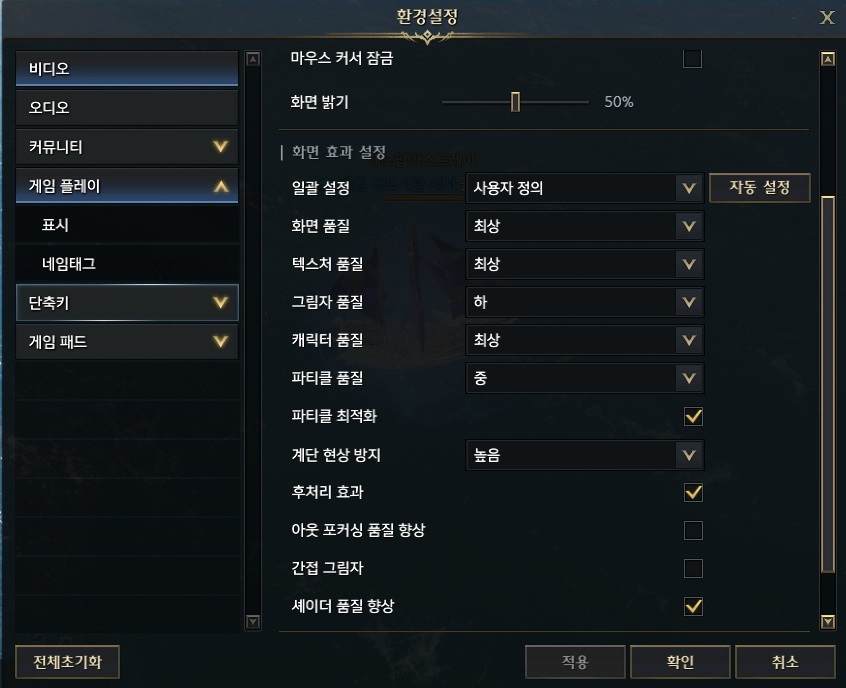This screenshot has height=688, width=846.
Task: Open the 계단 현상 방지 dropdown
Action: coord(584,456)
